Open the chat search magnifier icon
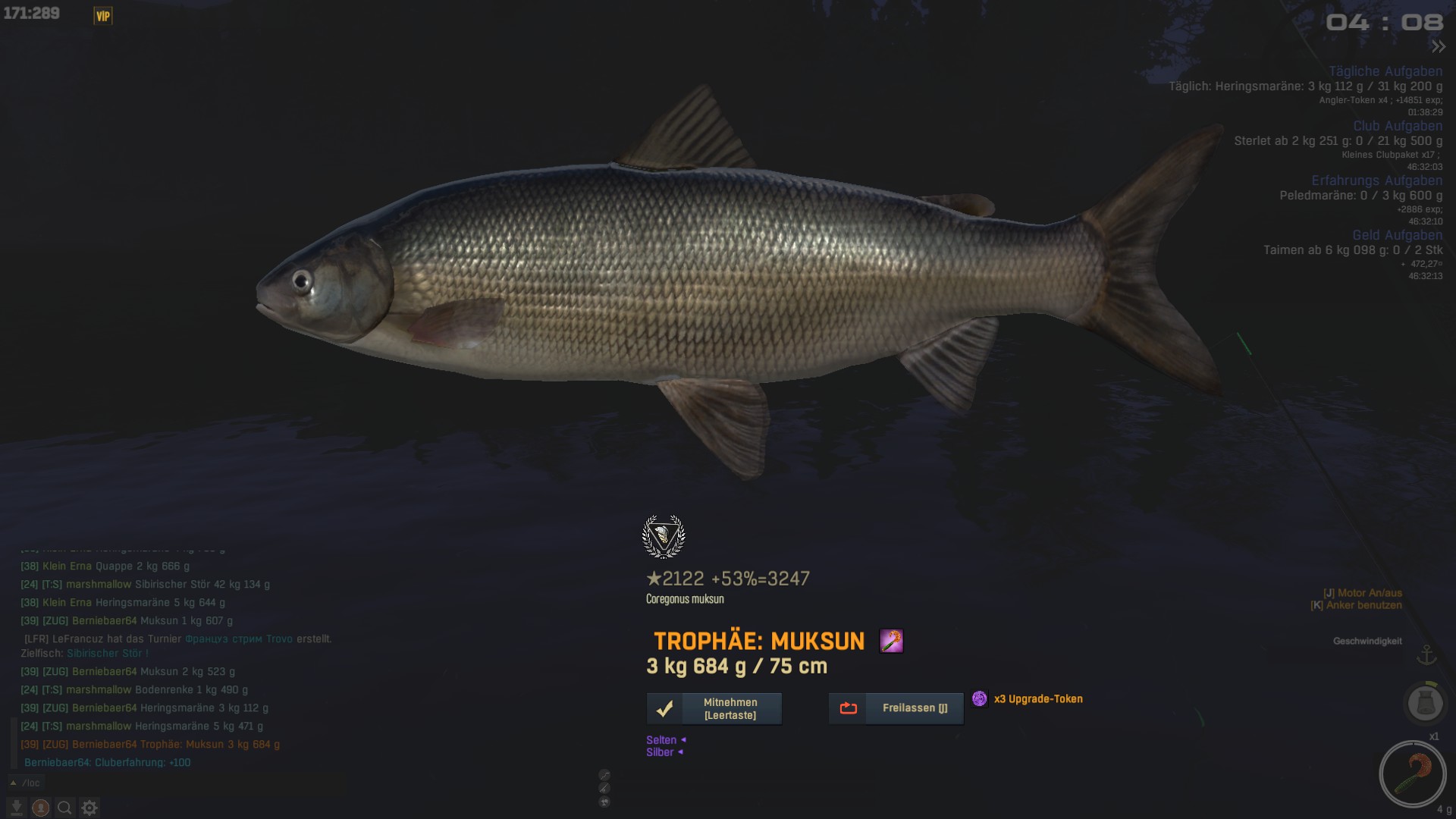1456x819 pixels. 65,808
